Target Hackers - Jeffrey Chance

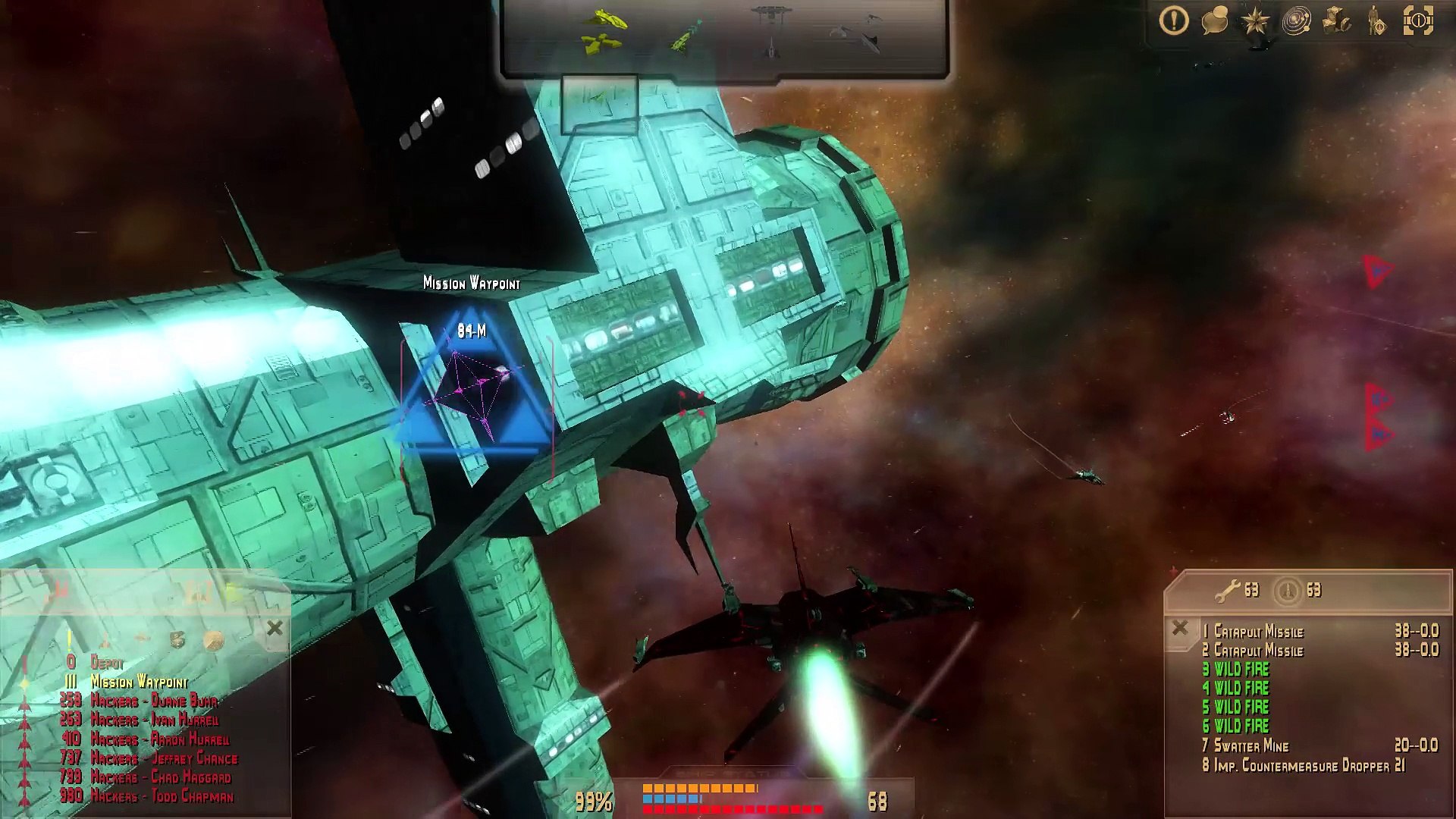pyautogui.click(x=164, y=758)
